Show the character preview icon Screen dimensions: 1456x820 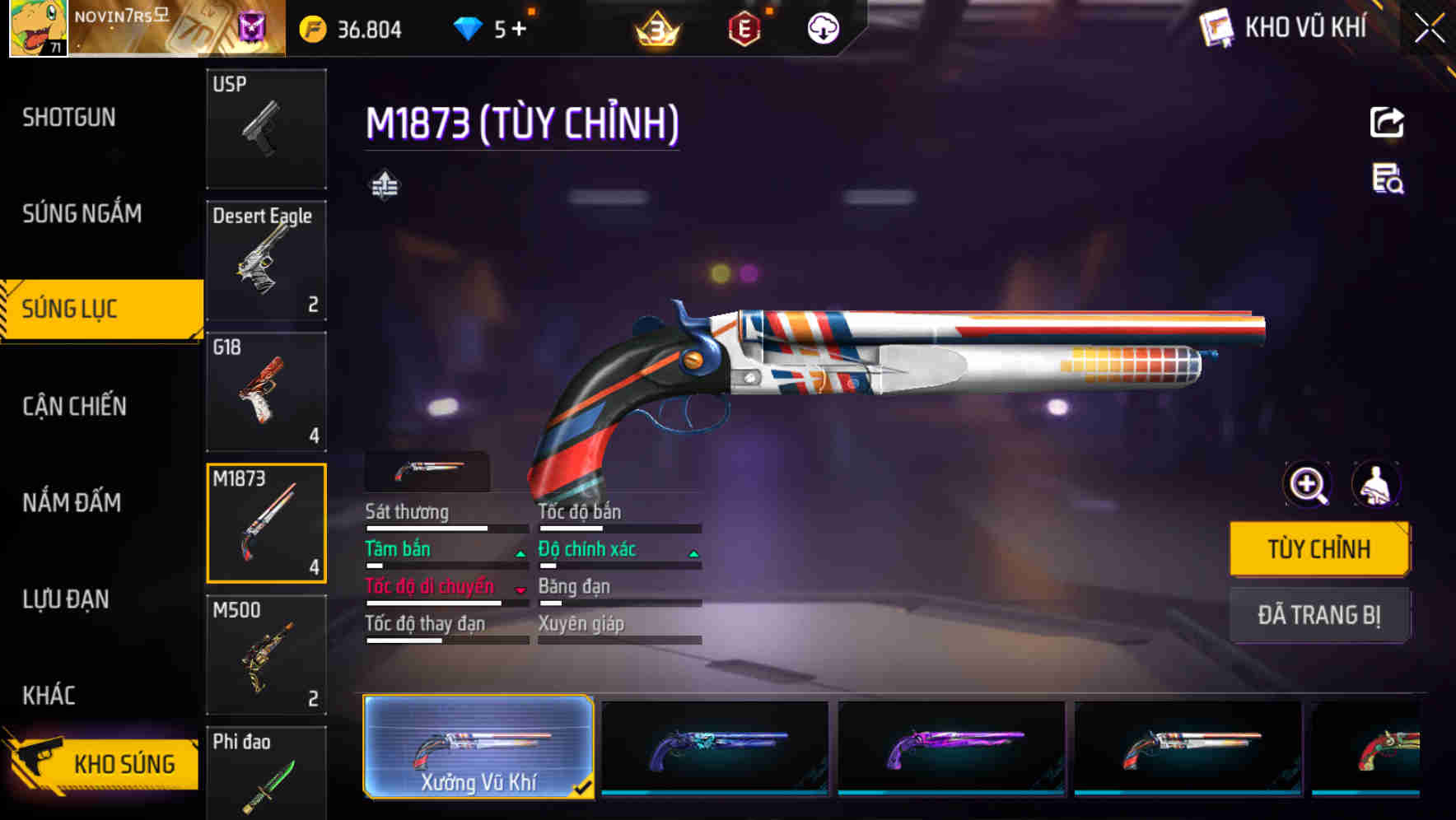point(1375,484)
